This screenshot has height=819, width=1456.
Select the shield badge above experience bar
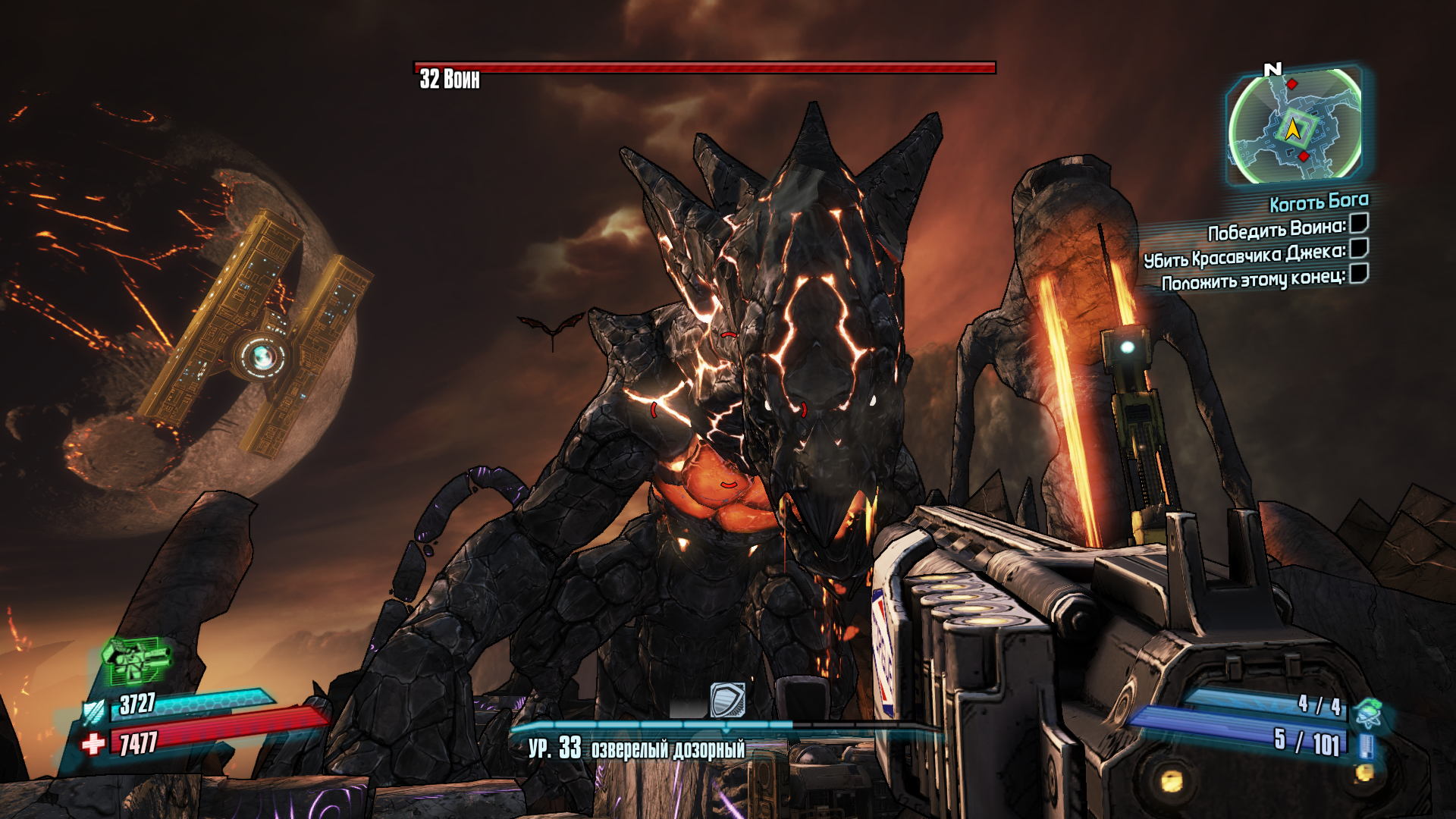pos(727,699)
